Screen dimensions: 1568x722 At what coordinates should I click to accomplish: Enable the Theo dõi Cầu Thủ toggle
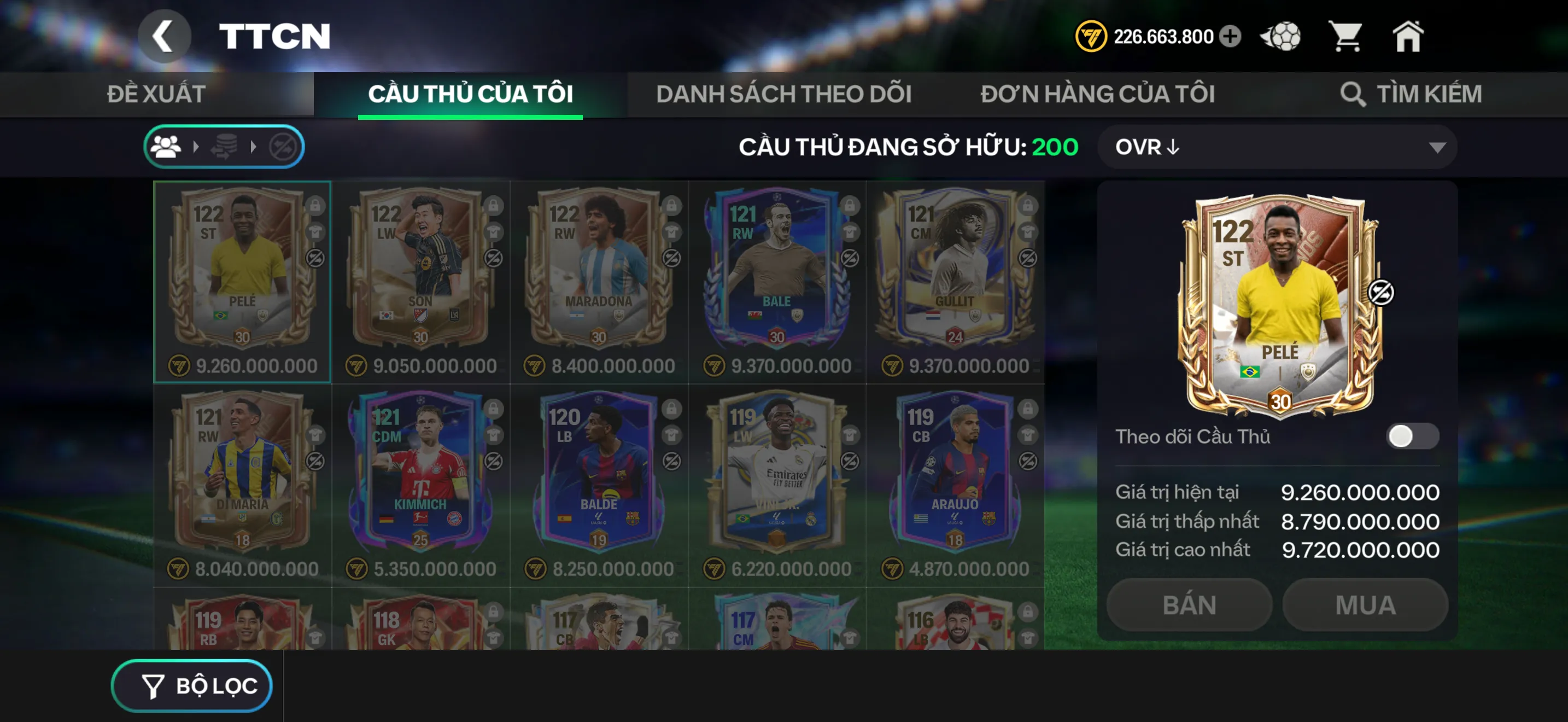coord(1412,435)
